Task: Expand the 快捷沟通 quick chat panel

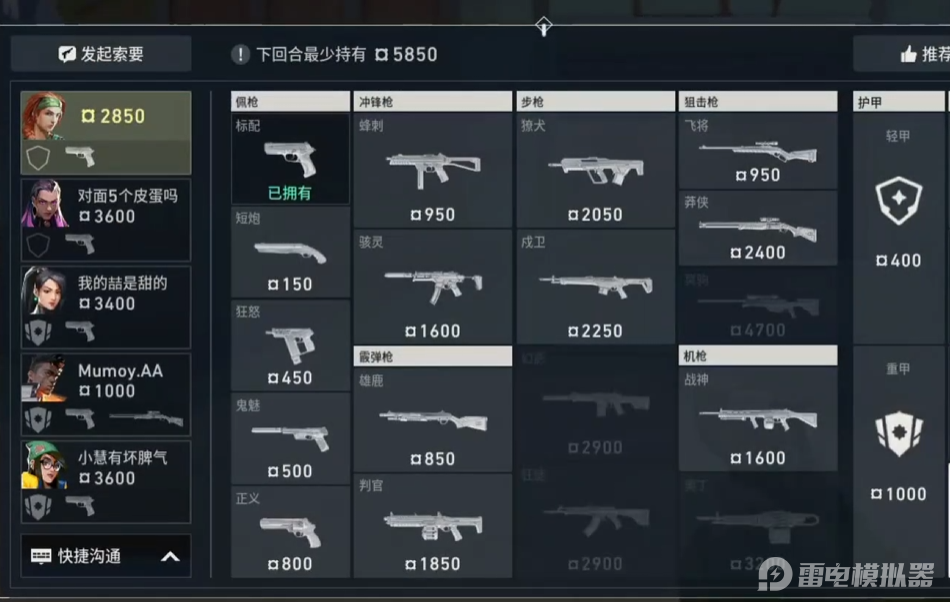Action: pos(106,556)
